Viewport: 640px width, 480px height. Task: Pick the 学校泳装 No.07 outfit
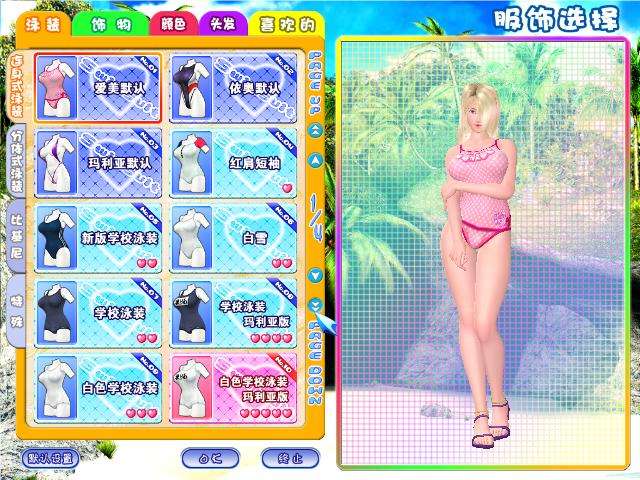(97, 313)
